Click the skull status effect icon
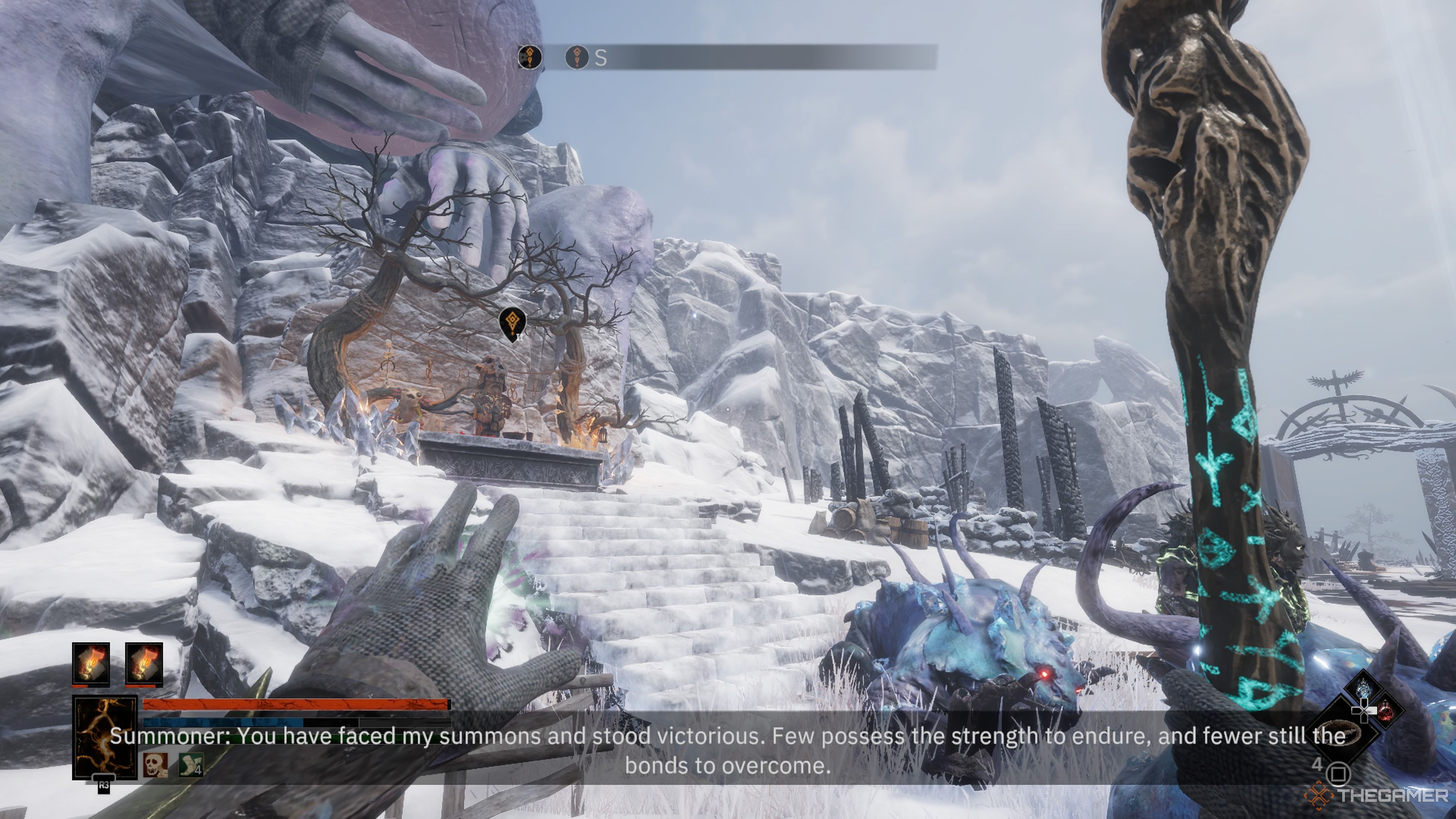The height and width of the screenshot is (819, 1456). pos(155,765)
